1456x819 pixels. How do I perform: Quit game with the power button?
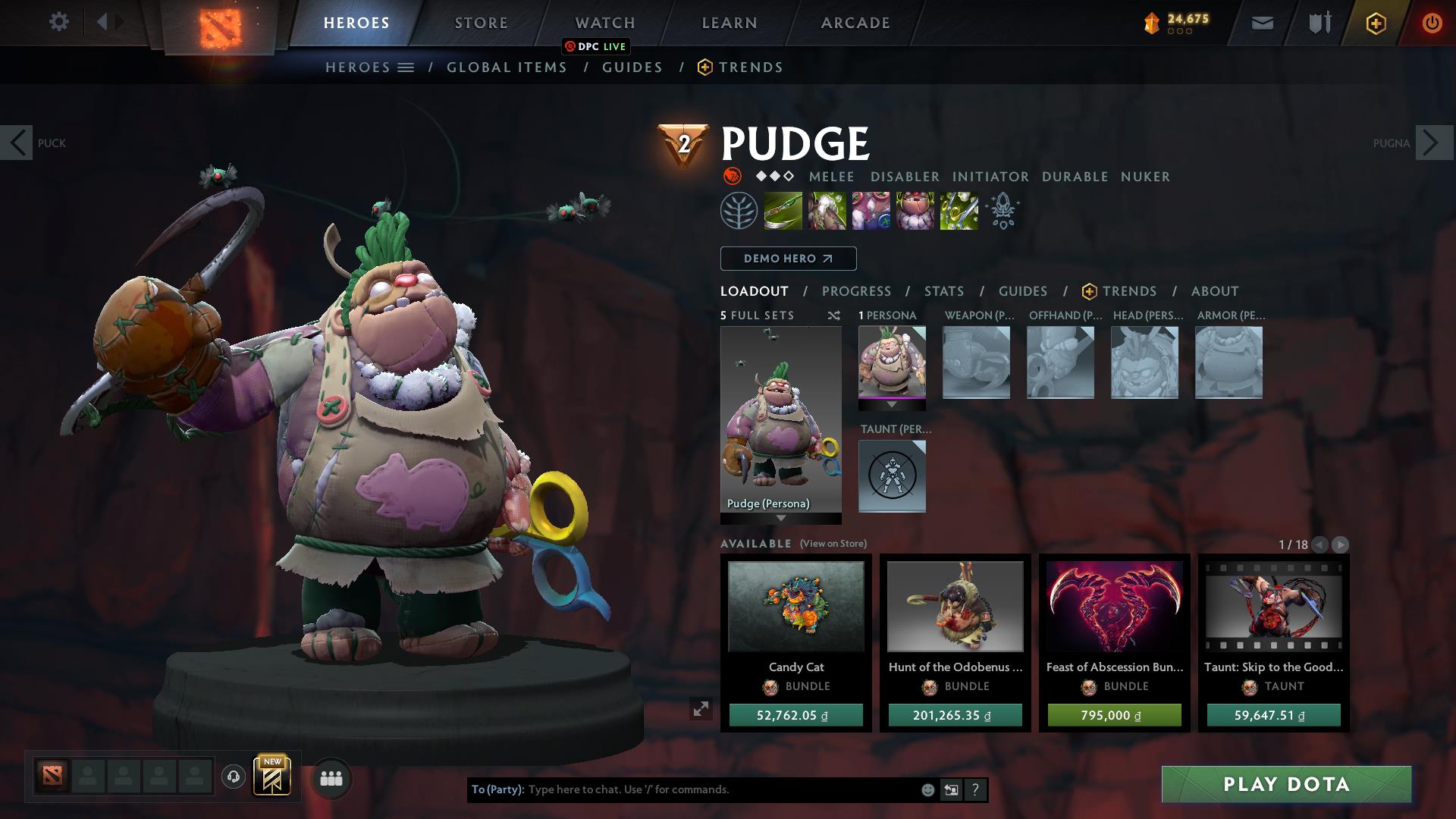1431,23
